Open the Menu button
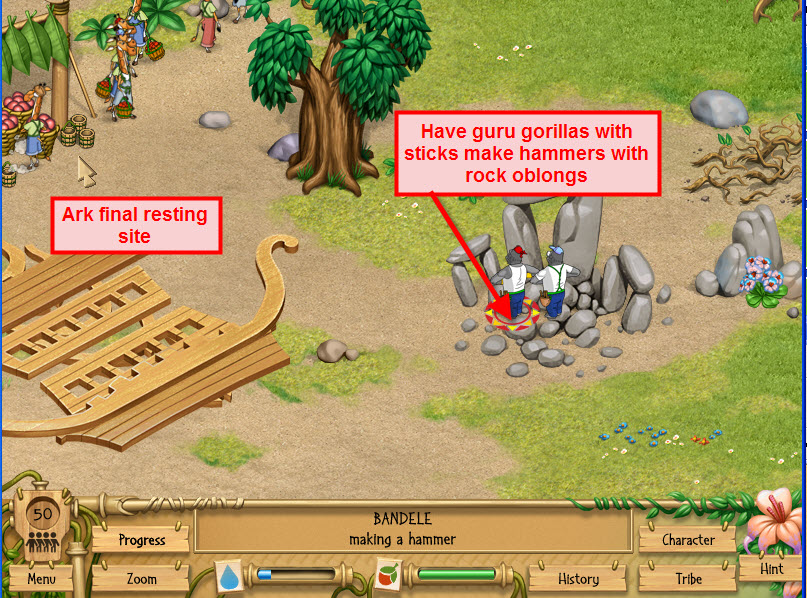Image resolution: width=807 pixels, height=598 pixels. [x=41, y=578]
